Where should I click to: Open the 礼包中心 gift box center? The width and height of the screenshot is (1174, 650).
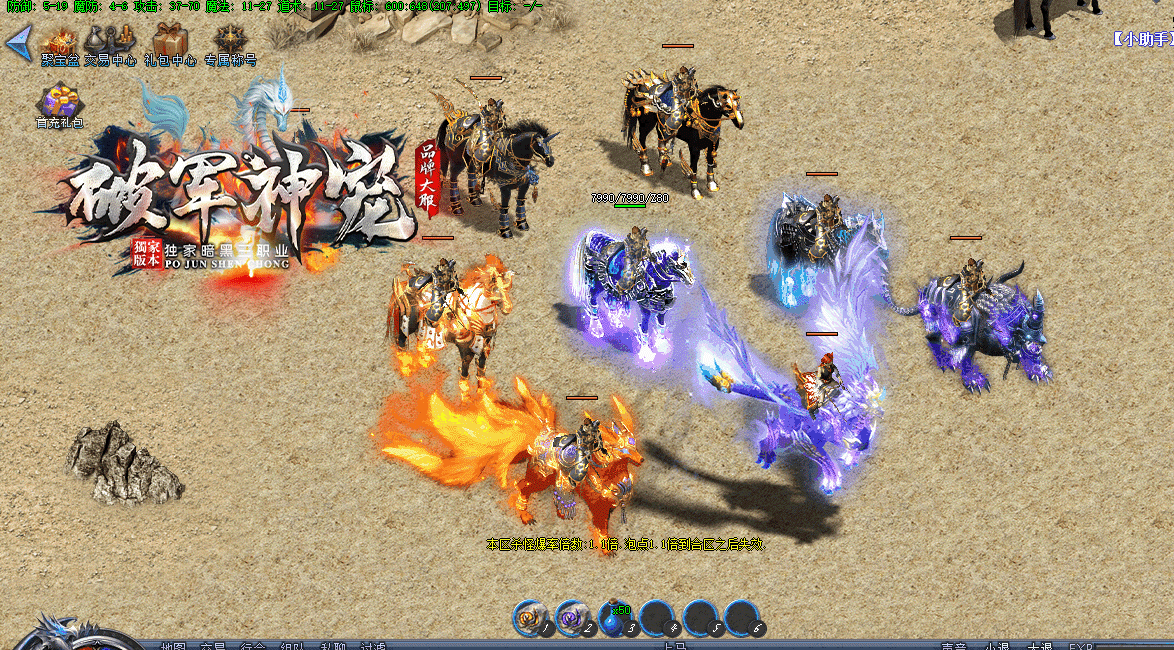(169, 42)
